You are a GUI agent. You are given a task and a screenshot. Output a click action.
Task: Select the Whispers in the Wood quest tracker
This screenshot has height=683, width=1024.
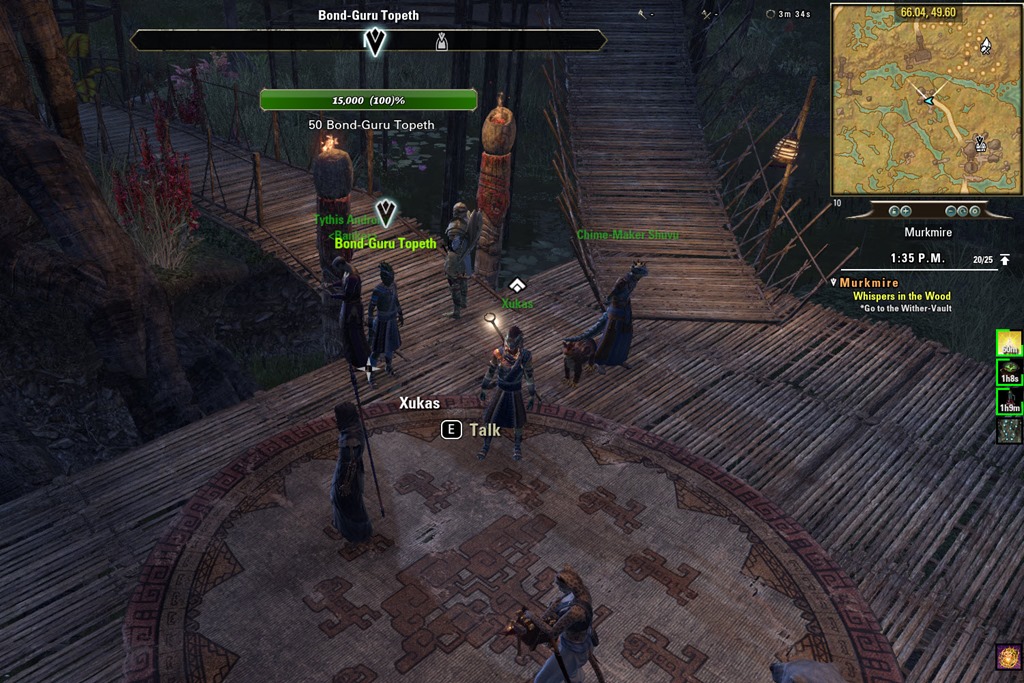(901, 296)
